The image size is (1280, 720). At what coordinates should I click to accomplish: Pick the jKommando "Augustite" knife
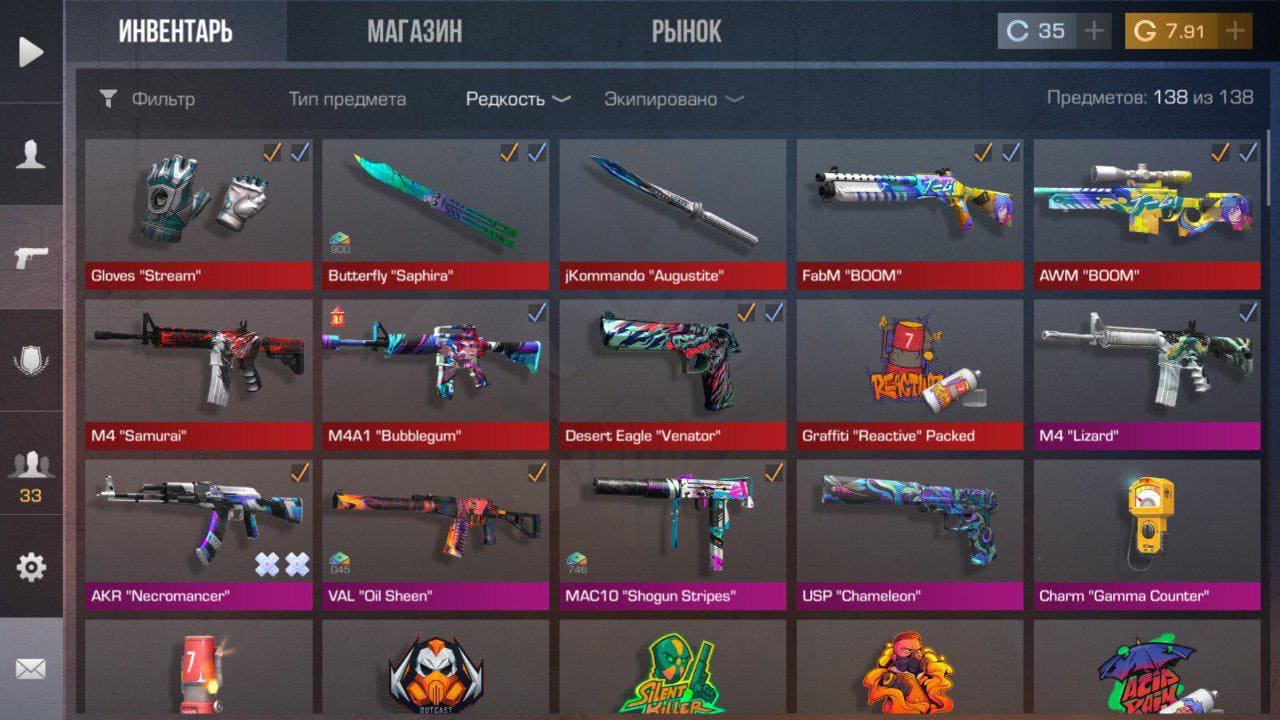click(x=672, y=214)
